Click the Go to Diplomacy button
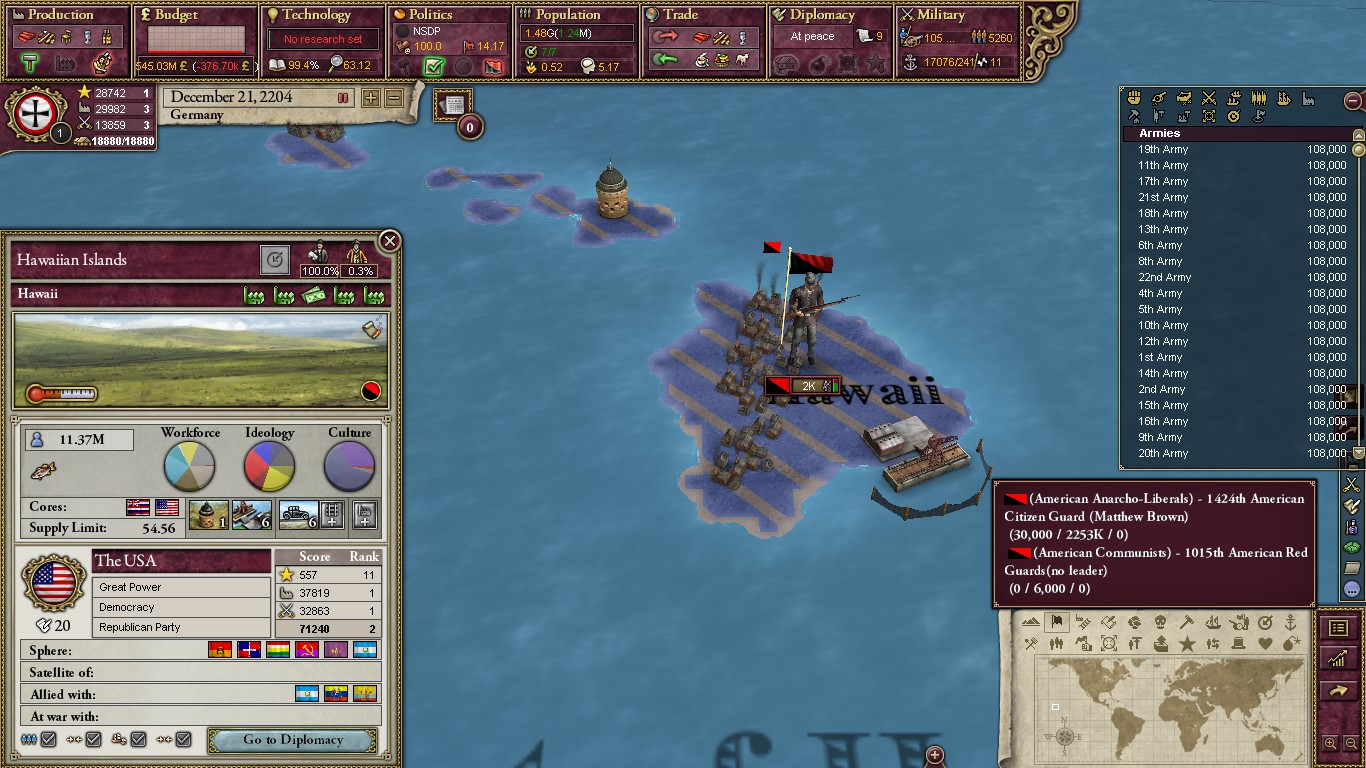The image size is (1366, 768). click(x=293, y=740)
